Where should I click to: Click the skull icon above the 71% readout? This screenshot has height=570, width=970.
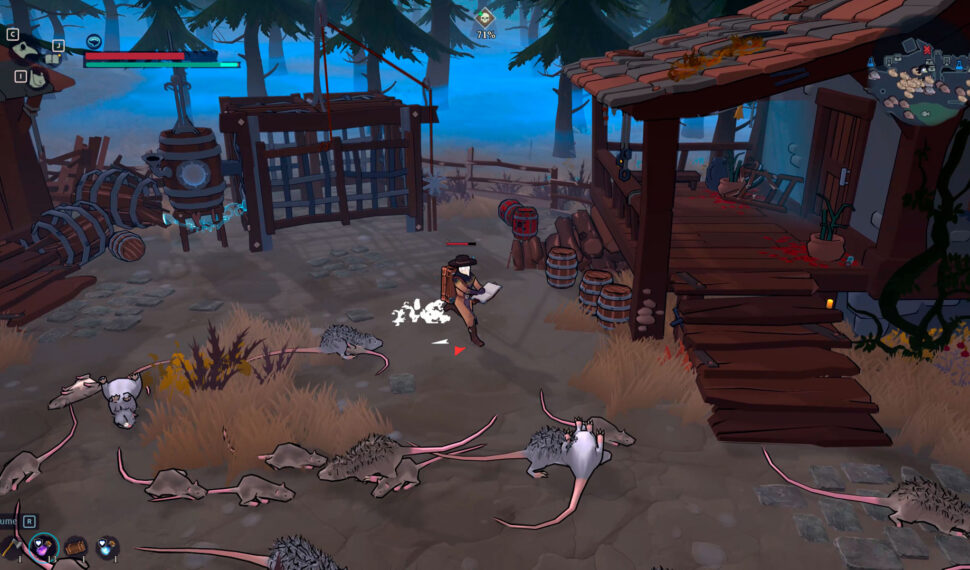tap(484, 17)
